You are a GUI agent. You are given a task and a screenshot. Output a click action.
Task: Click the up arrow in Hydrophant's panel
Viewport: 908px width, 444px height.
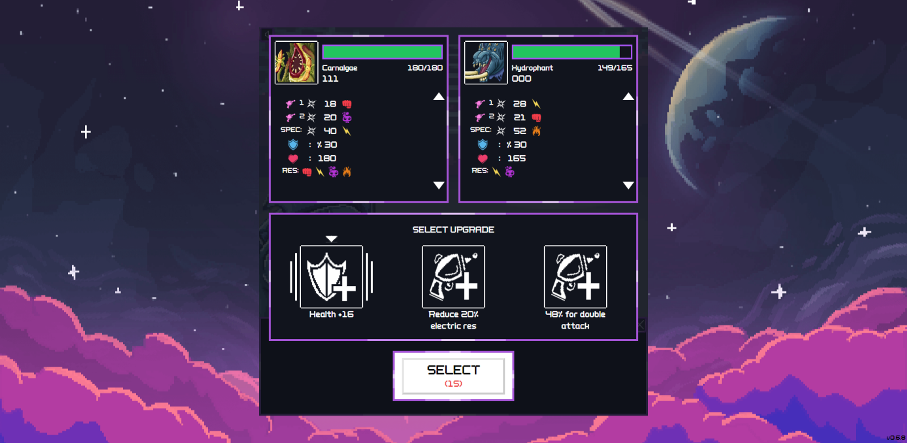pos(628,97)
